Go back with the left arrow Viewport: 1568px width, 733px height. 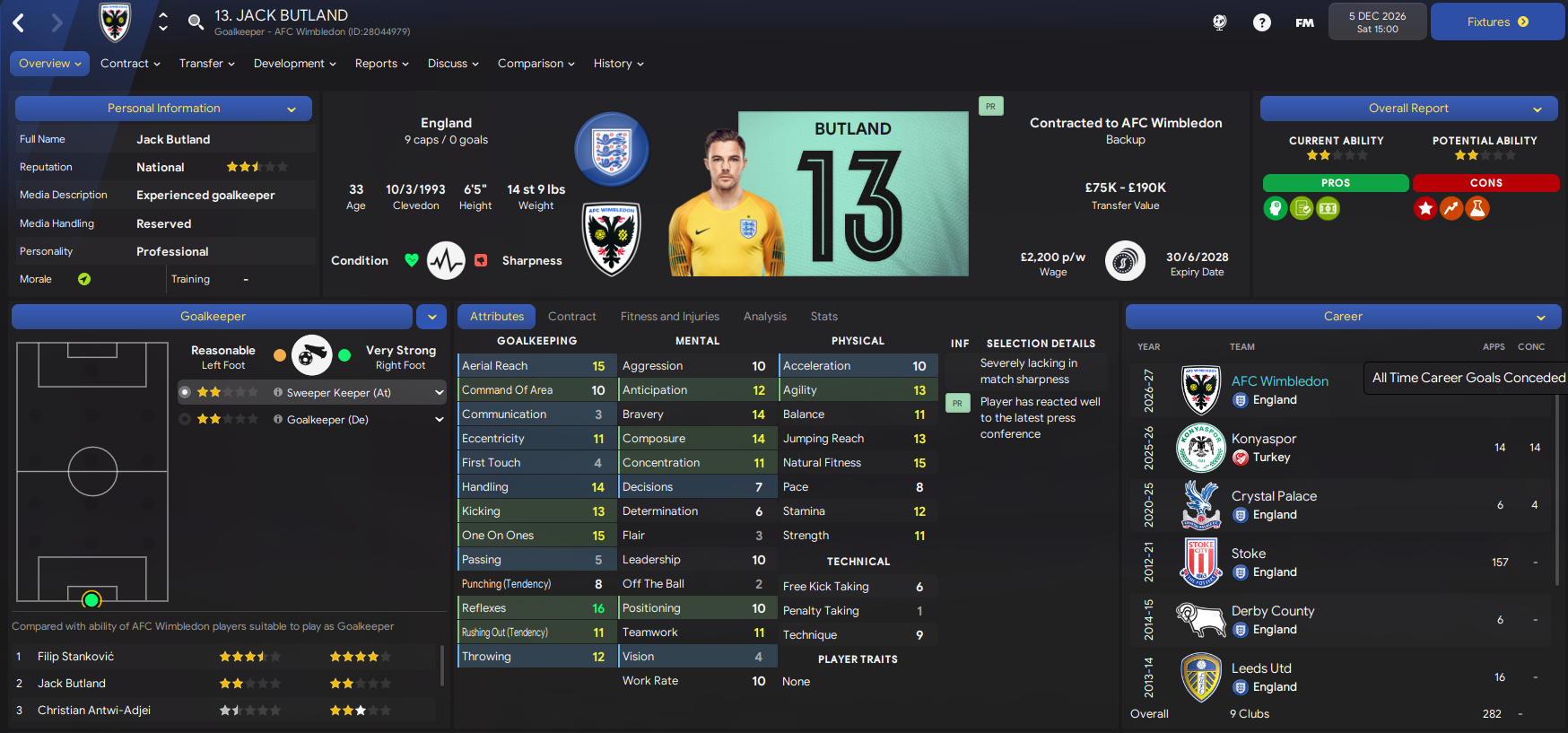click(x=19, y=23)
